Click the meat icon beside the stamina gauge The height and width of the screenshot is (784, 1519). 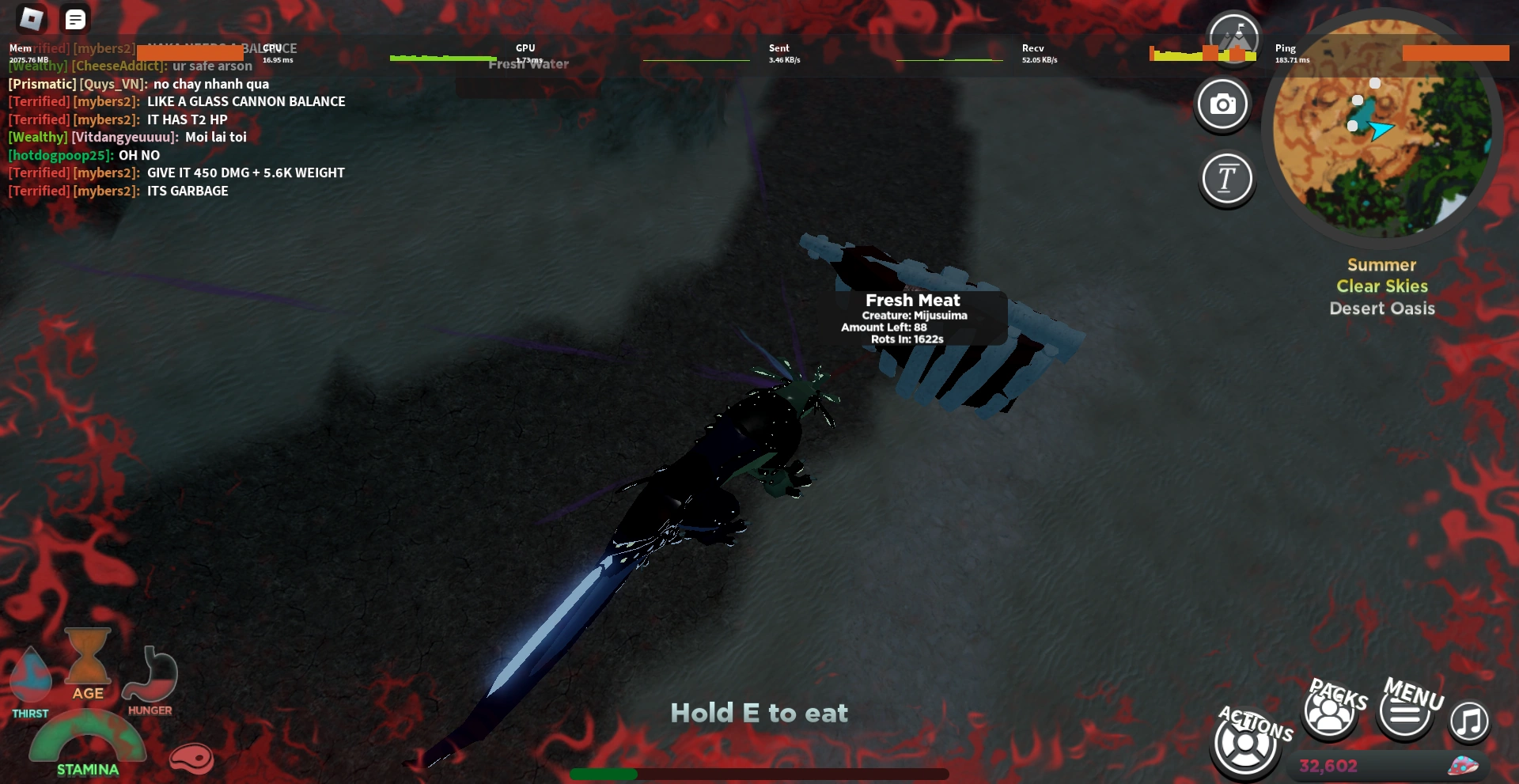(191, 758)
